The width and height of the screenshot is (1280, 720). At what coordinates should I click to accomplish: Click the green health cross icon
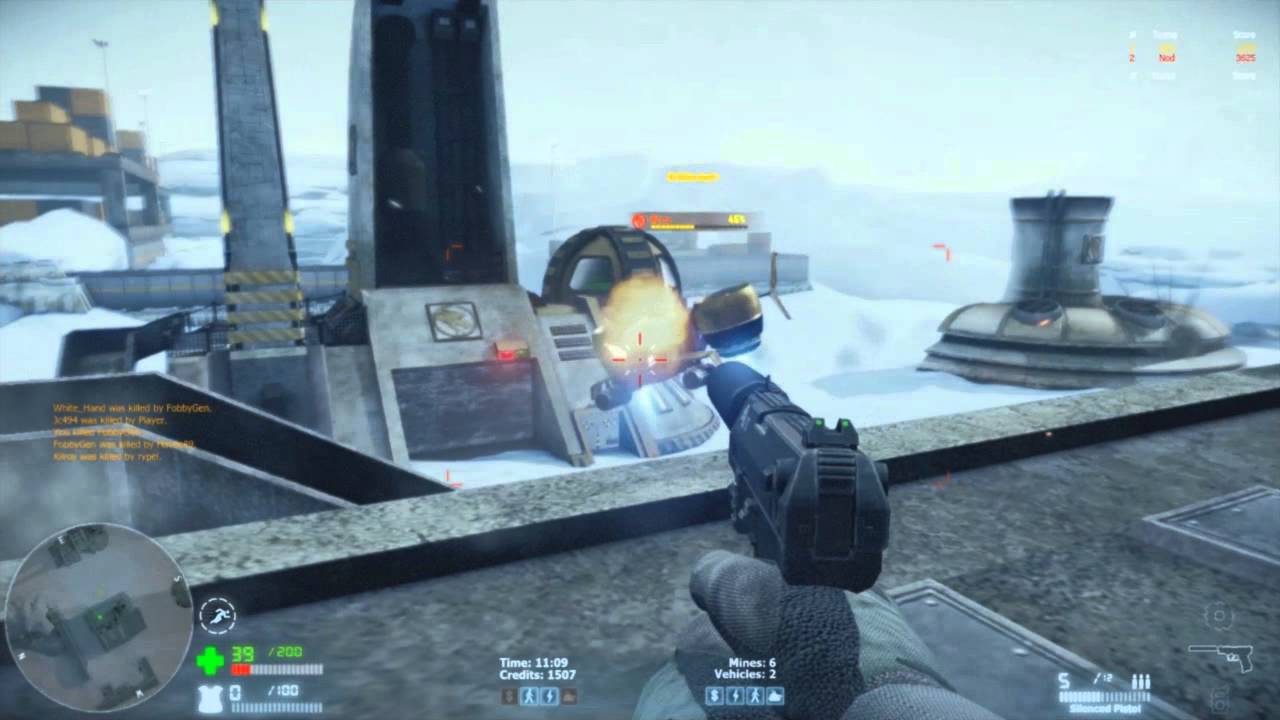(x=211, y=660)
